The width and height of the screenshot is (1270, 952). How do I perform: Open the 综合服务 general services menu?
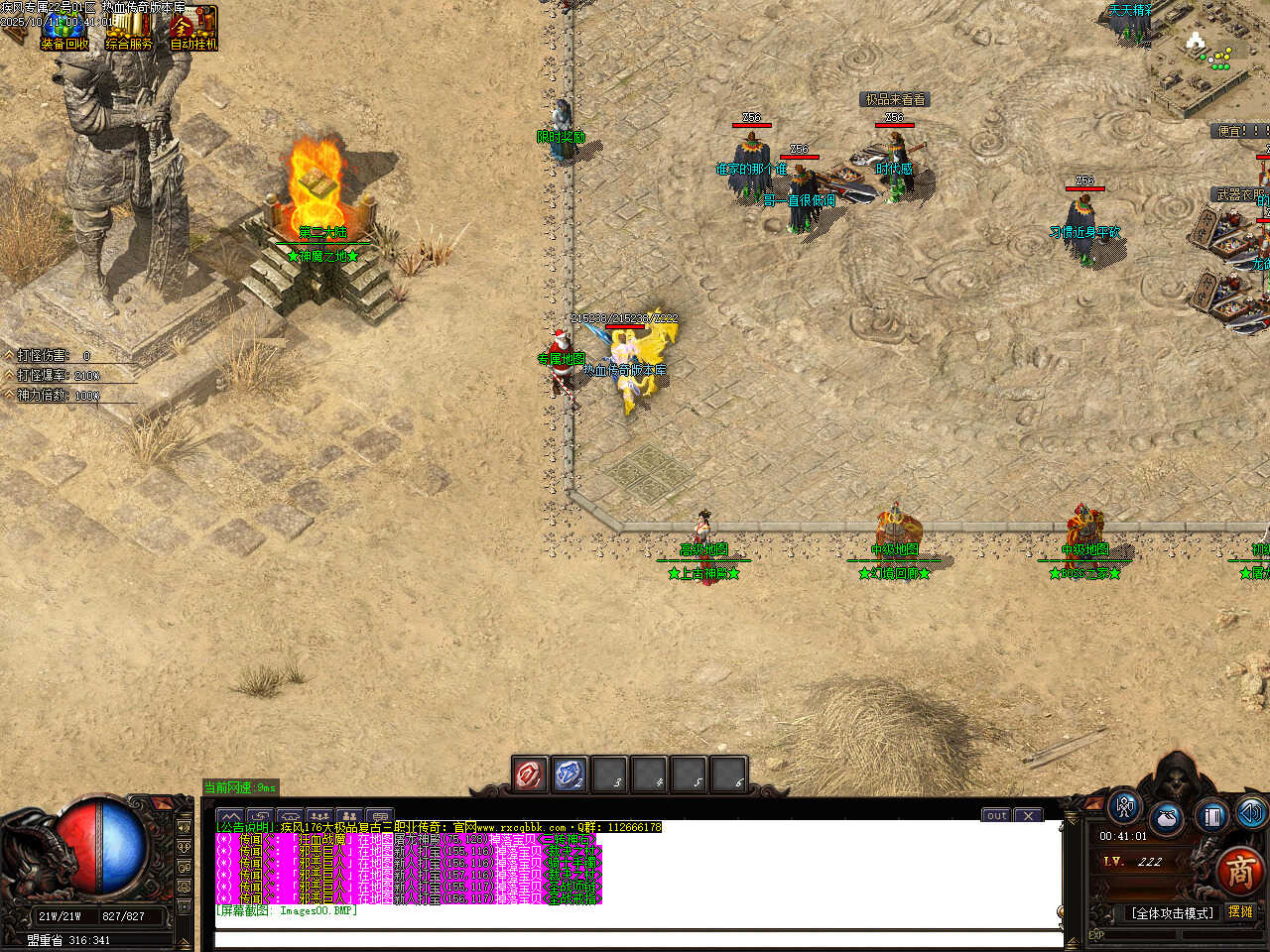tap(129, 30)
